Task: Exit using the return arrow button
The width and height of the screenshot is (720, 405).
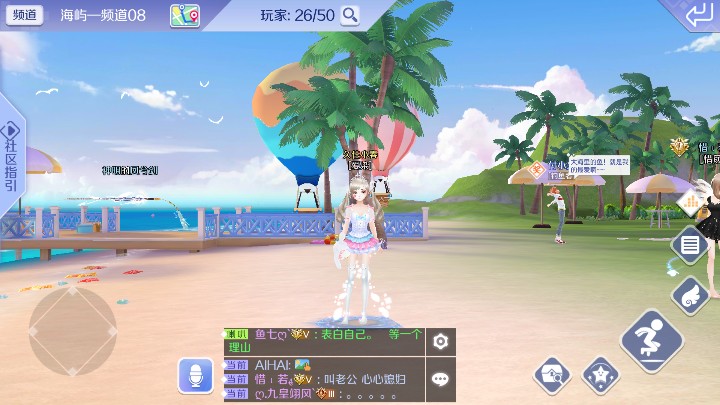Action: point(698,15)
